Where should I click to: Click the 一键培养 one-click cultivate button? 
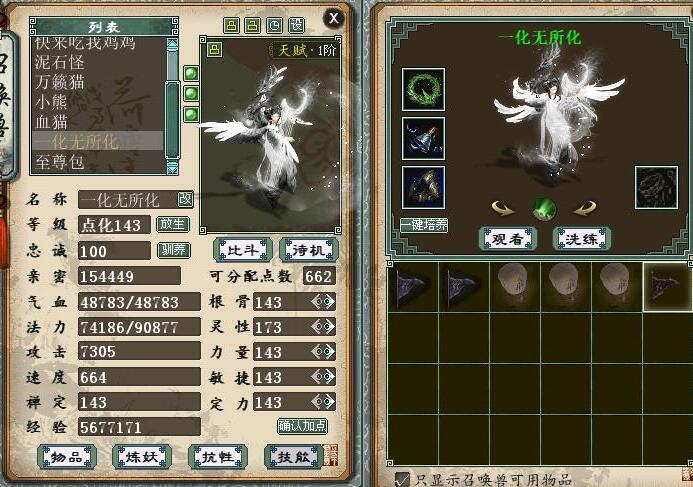(424, 226)
